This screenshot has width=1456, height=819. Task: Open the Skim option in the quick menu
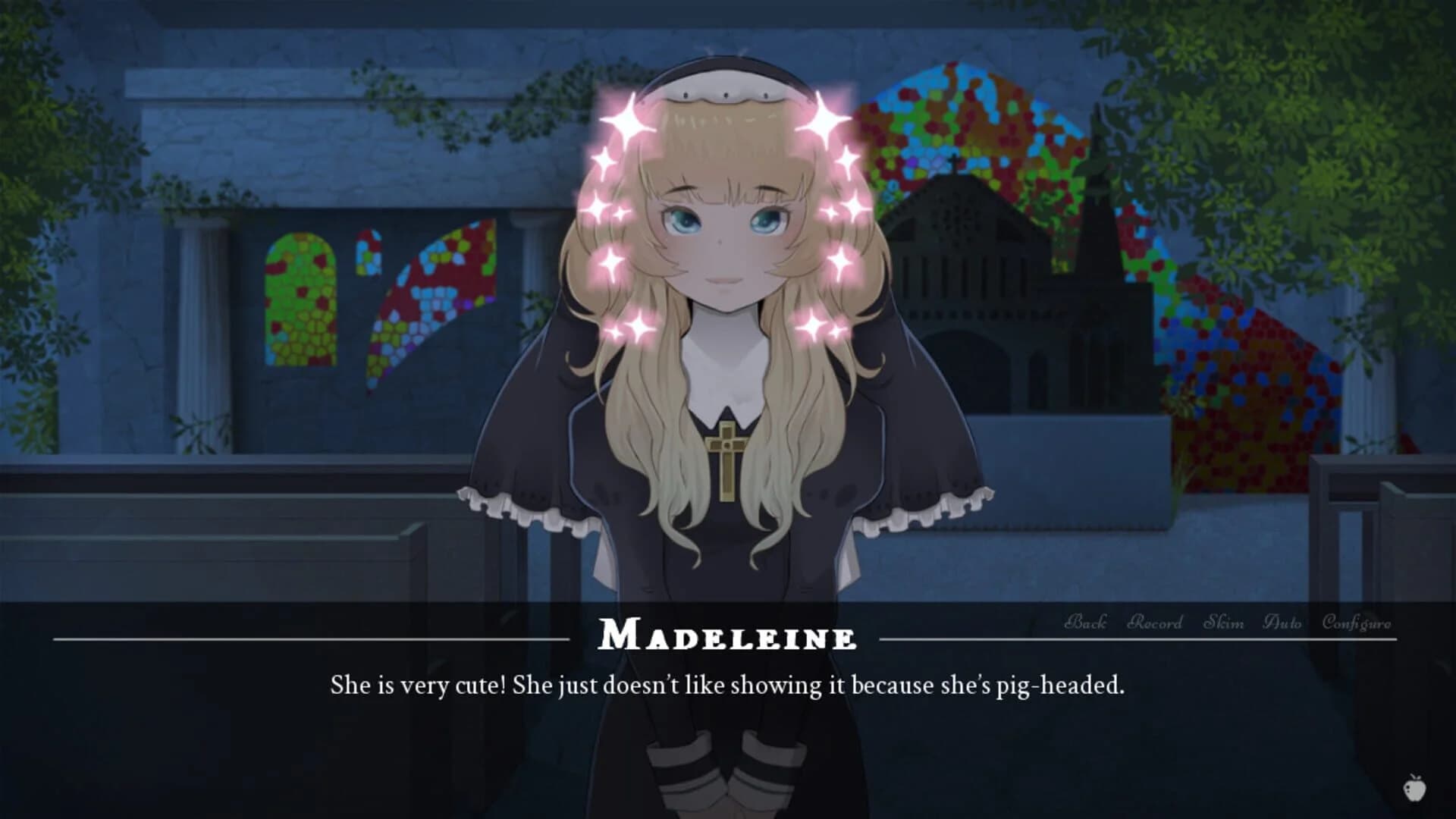click(1224, 623)
